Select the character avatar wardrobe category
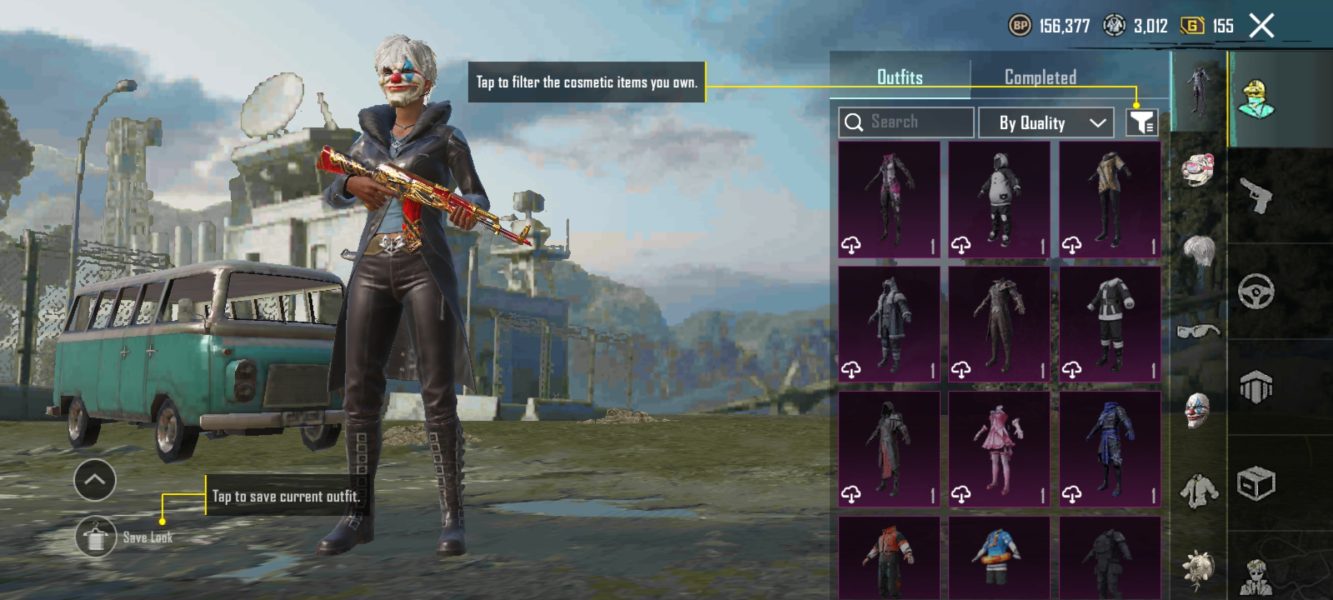This screenshot has width=1333, height=600. click(x=1255, y=100)
